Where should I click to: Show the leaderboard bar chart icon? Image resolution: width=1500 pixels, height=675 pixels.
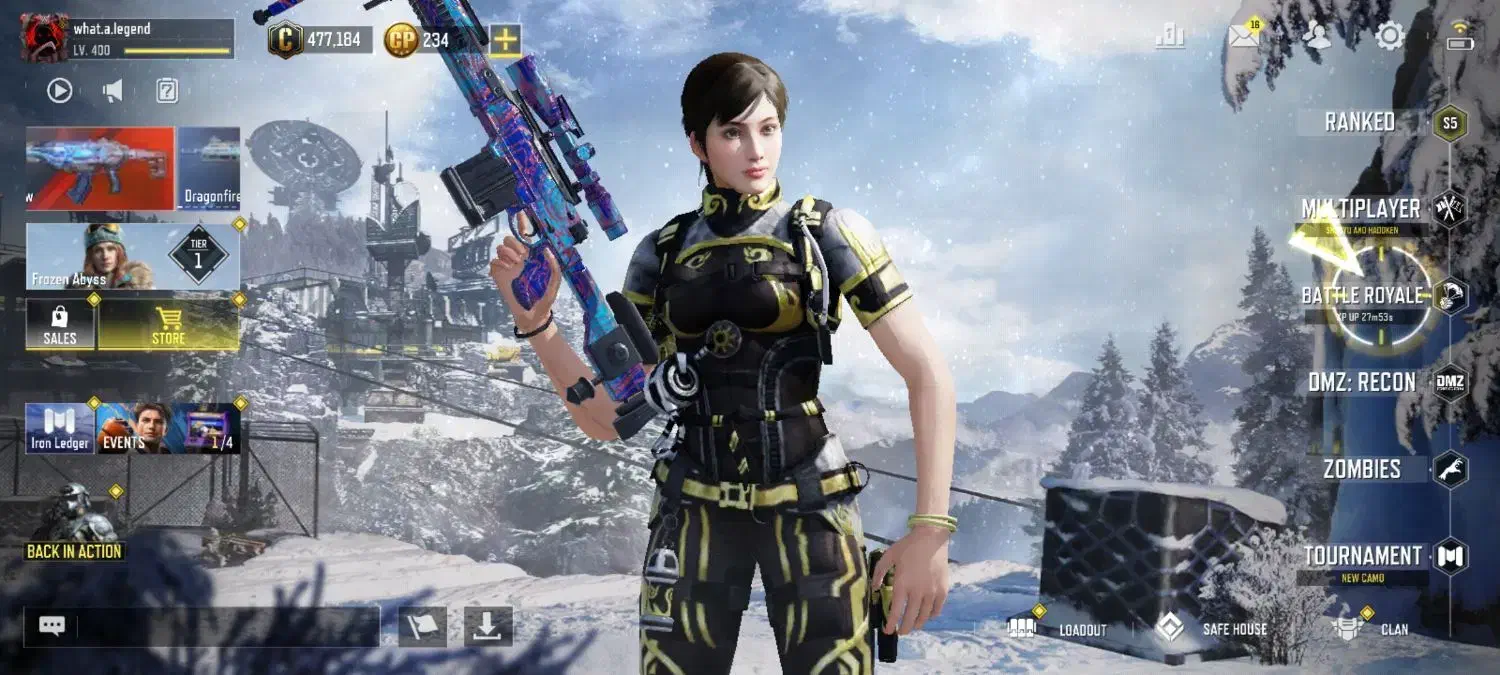coord(1169,37)
